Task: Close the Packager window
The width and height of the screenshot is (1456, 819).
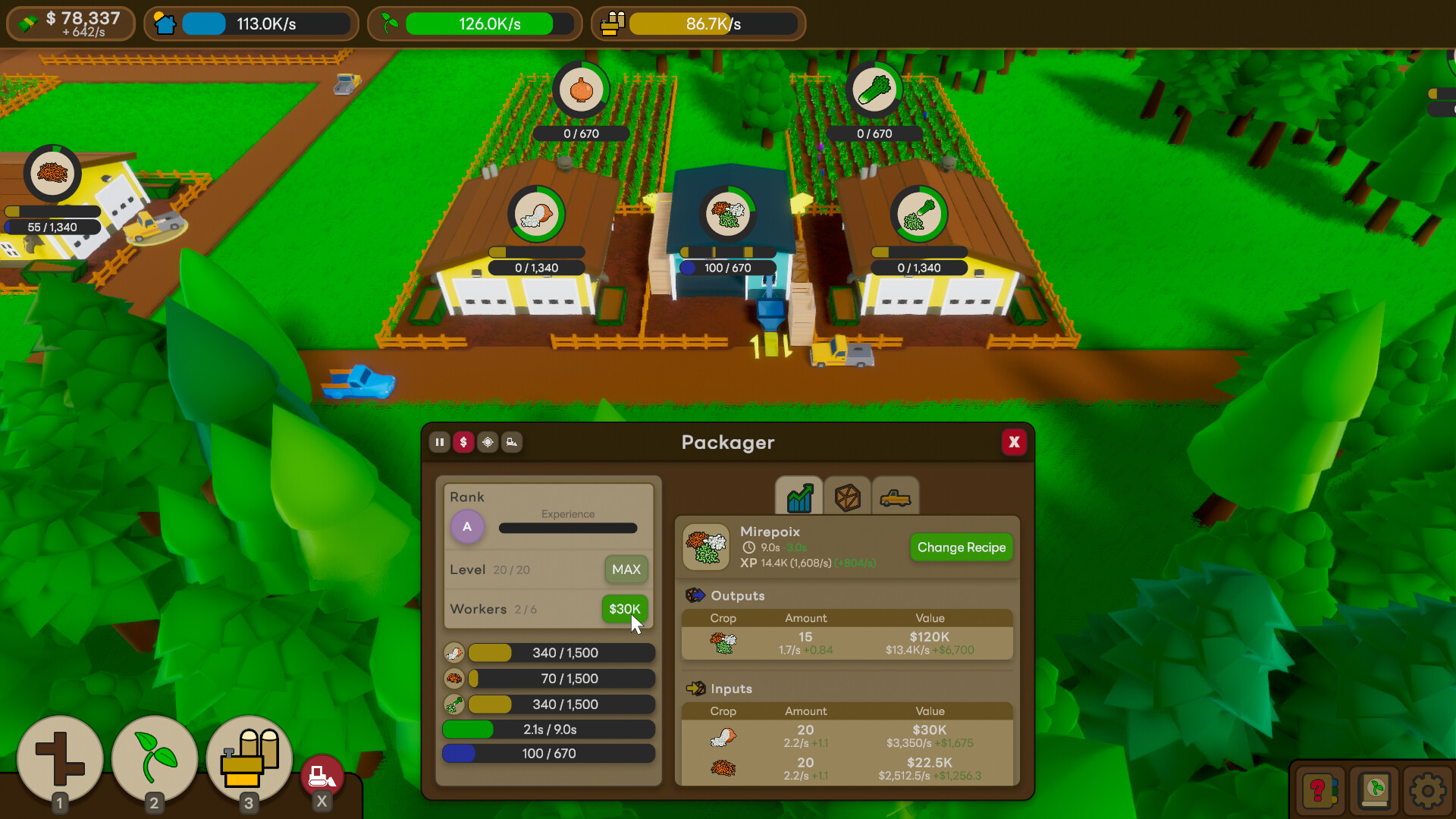Action: click(1014, 442)
